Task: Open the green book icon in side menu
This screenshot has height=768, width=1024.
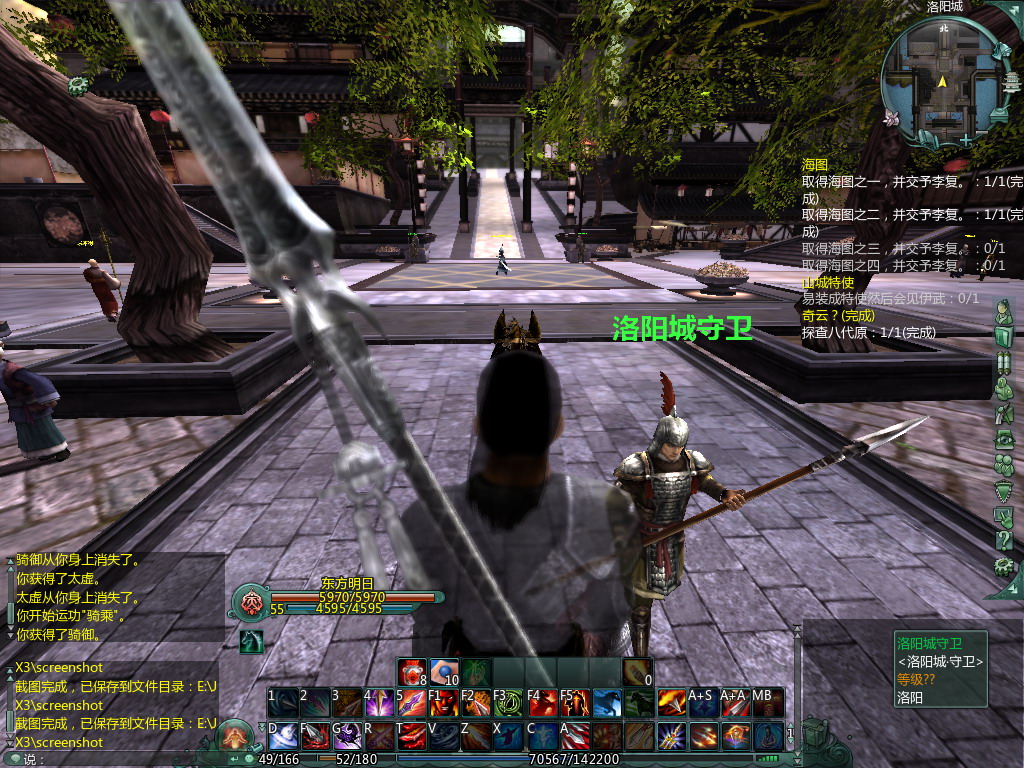Action: click(x=1004, y=336)
